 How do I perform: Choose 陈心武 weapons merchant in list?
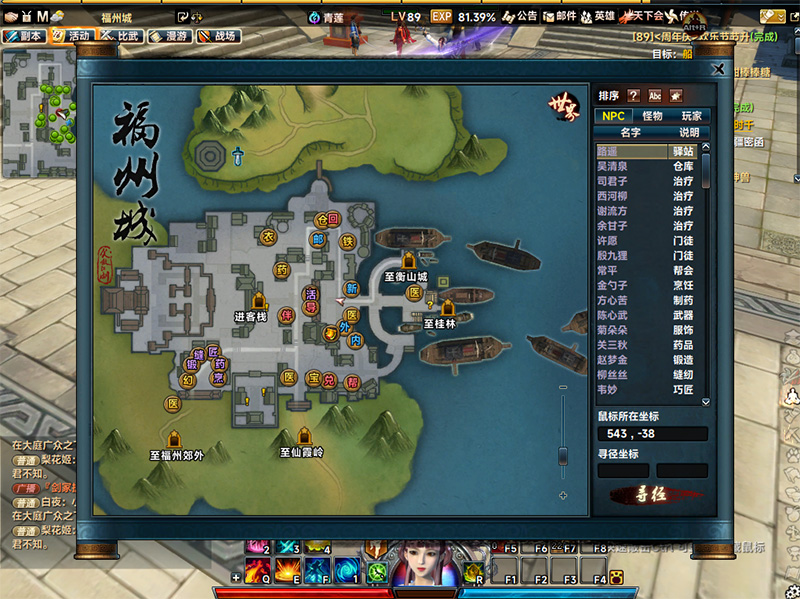tap(648, 315)
